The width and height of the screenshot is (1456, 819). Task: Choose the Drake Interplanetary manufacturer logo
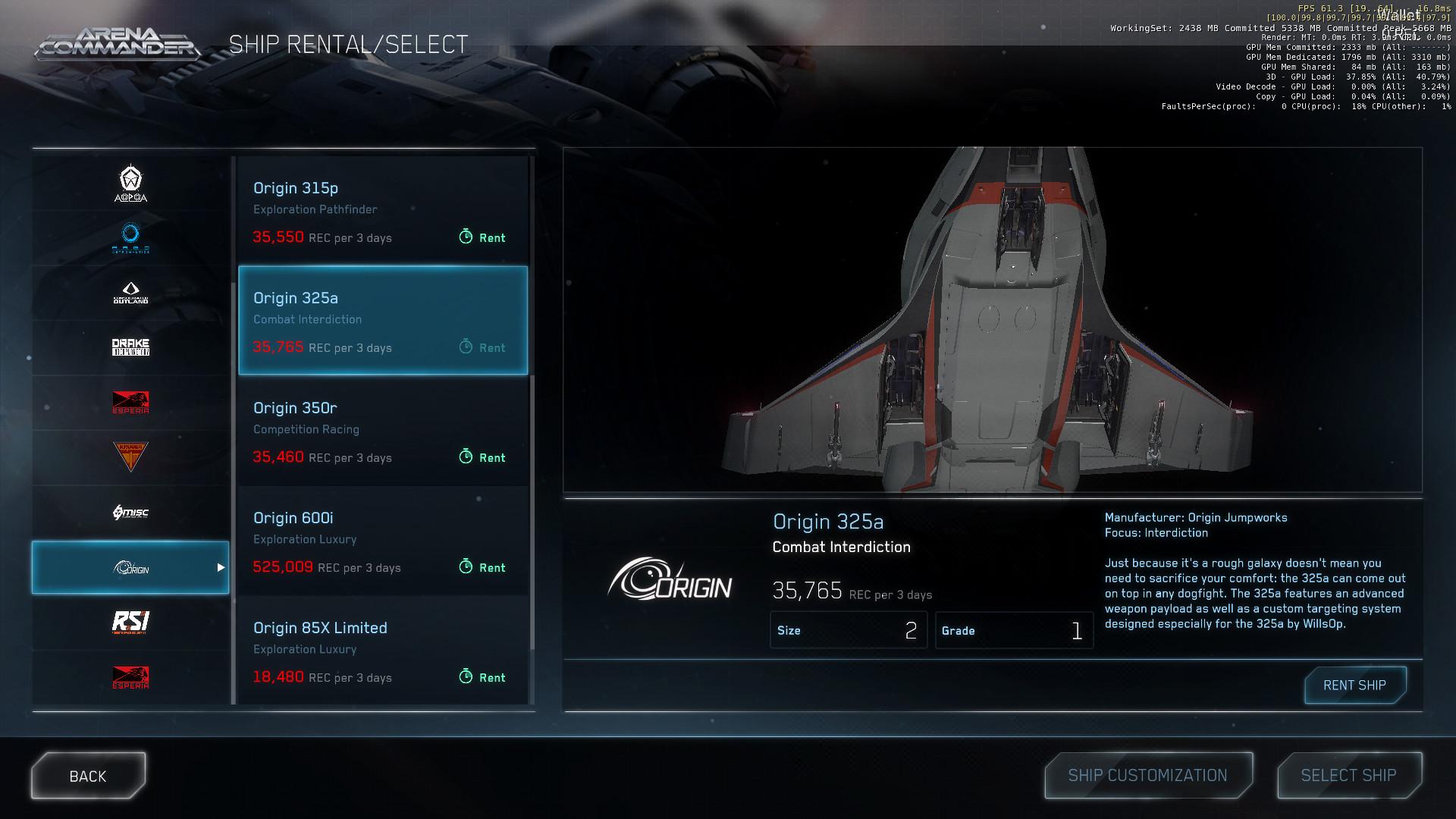(130, 347)
